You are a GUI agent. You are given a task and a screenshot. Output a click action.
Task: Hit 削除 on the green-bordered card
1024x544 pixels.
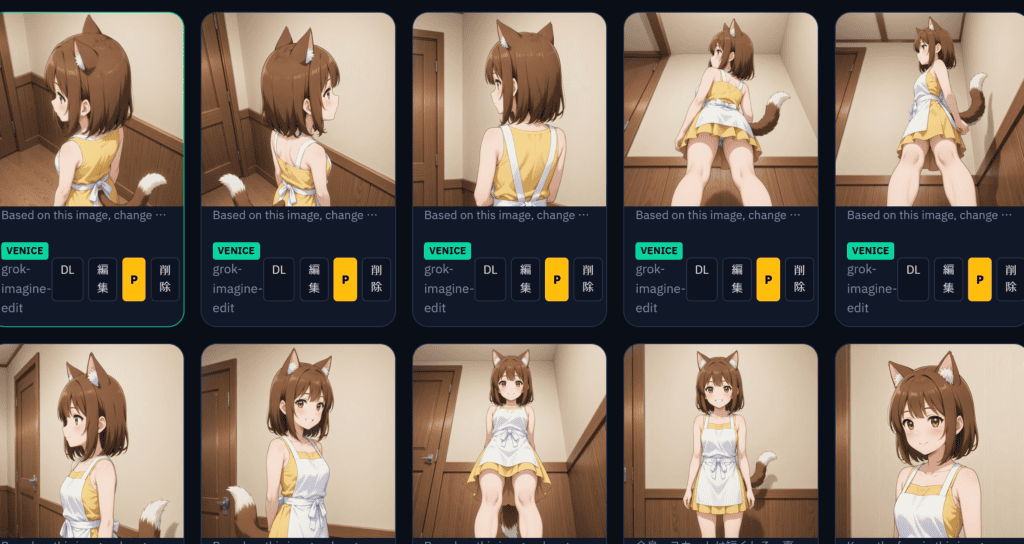165,279
